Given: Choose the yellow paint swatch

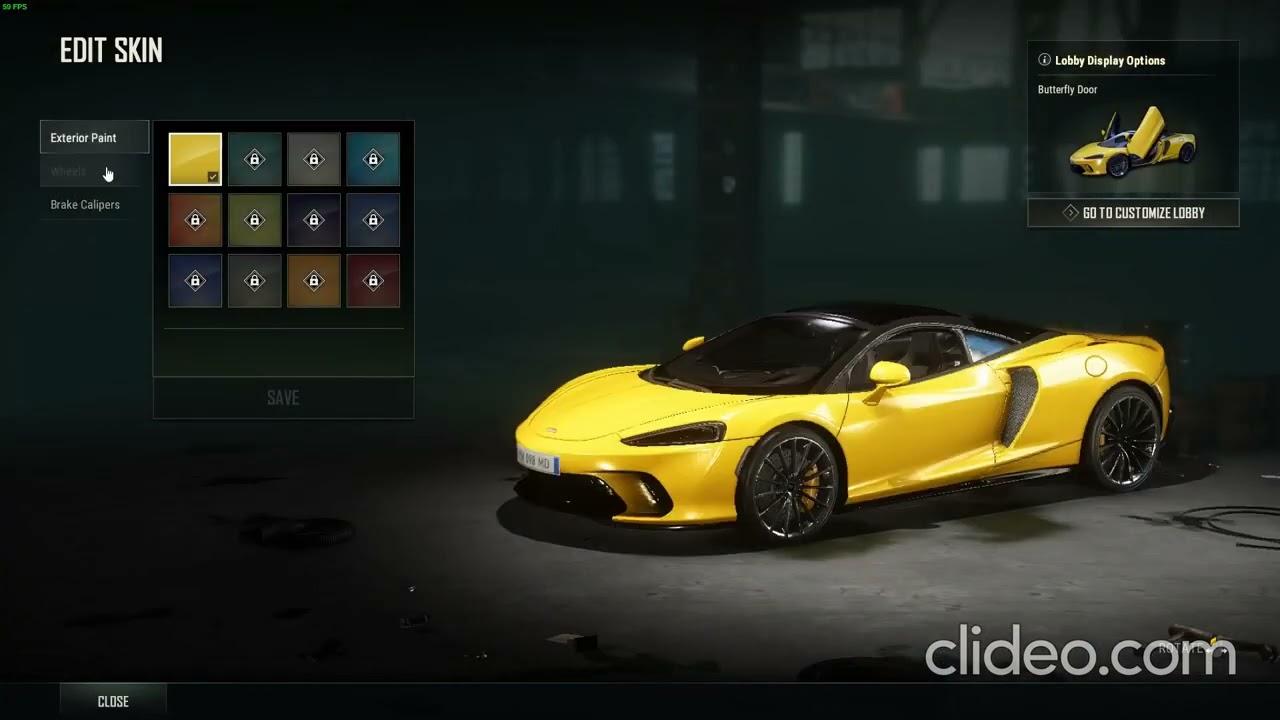Looking at the screenshot, I should [x=195, y=159].
